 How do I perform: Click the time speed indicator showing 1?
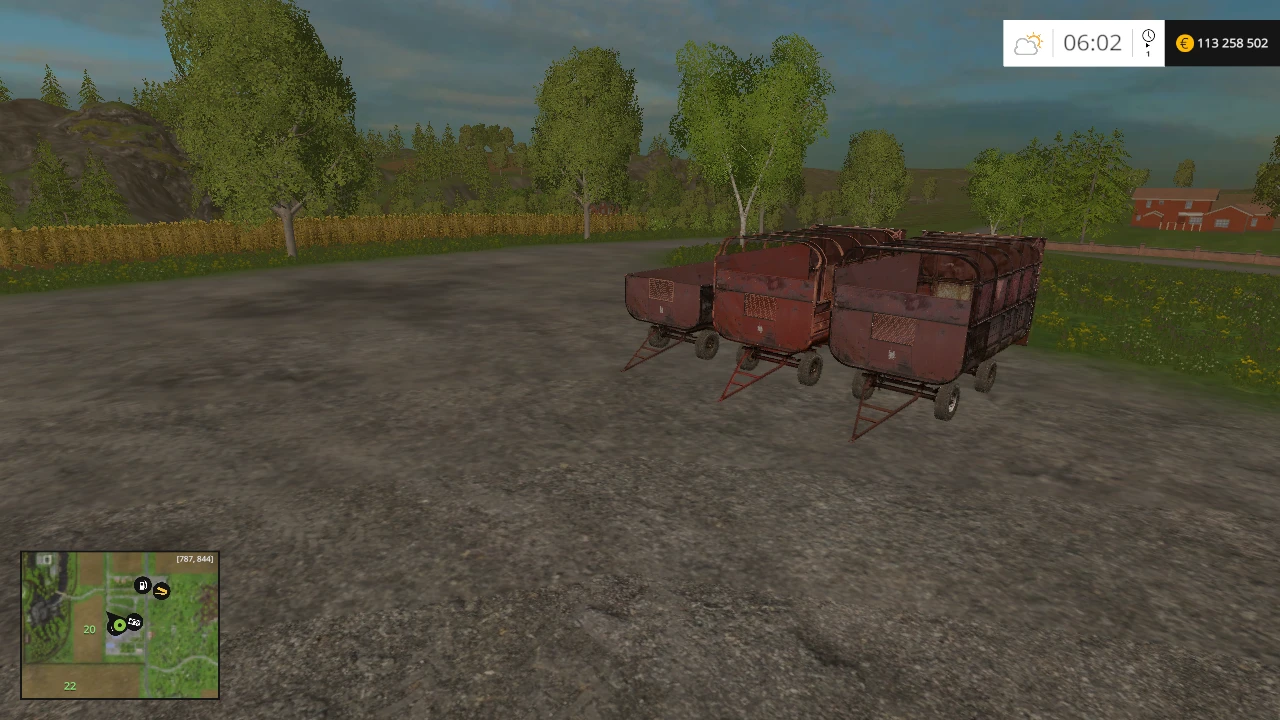[1148, 55]
